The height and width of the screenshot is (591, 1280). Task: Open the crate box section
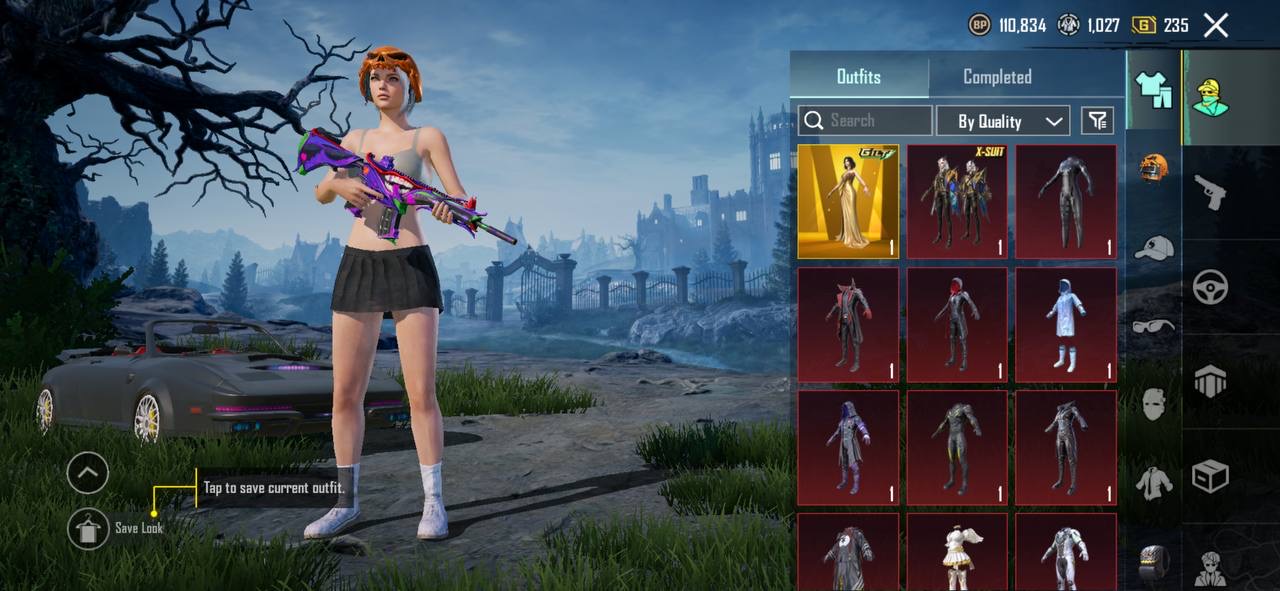1210,477
